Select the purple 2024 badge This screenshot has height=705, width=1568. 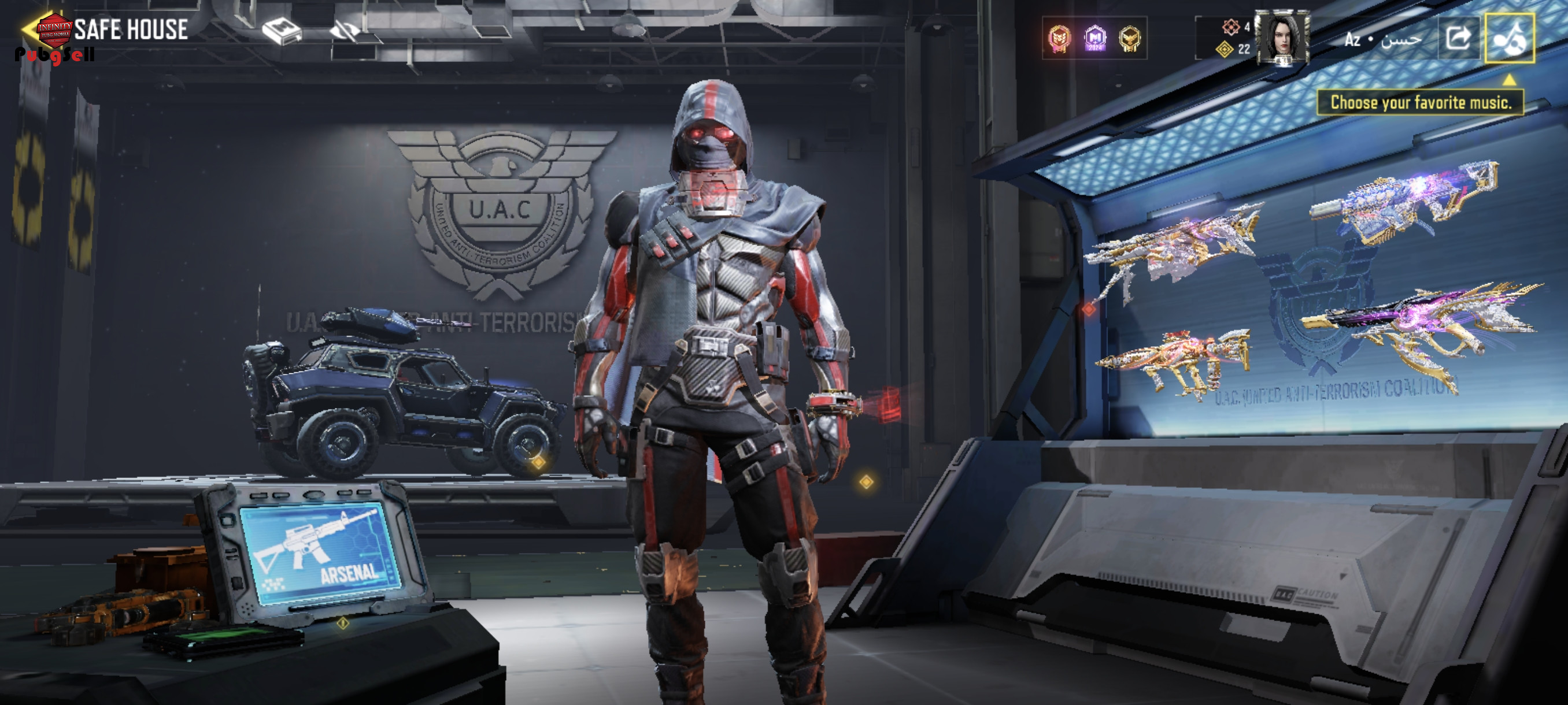point(1094,38)
